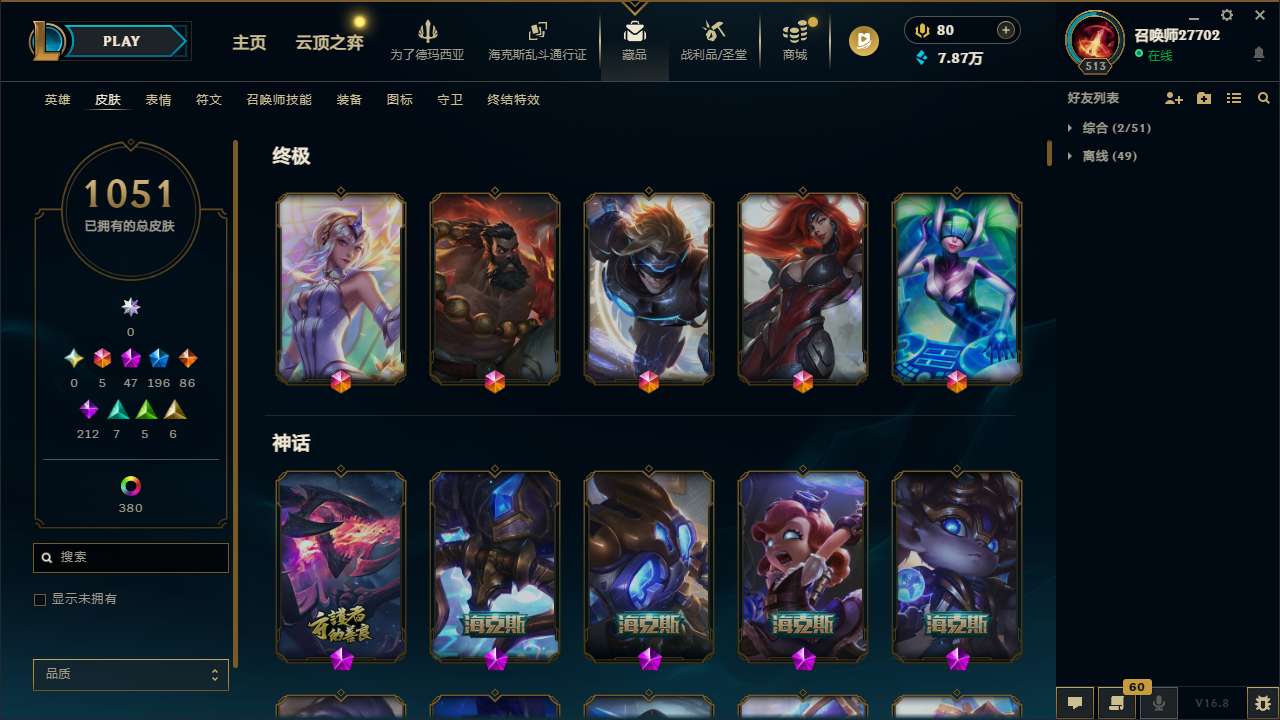The width and height of the screenshot is (1280, 720).
Task: Open the friends list search magnifier
Action: pos(1264,98)
